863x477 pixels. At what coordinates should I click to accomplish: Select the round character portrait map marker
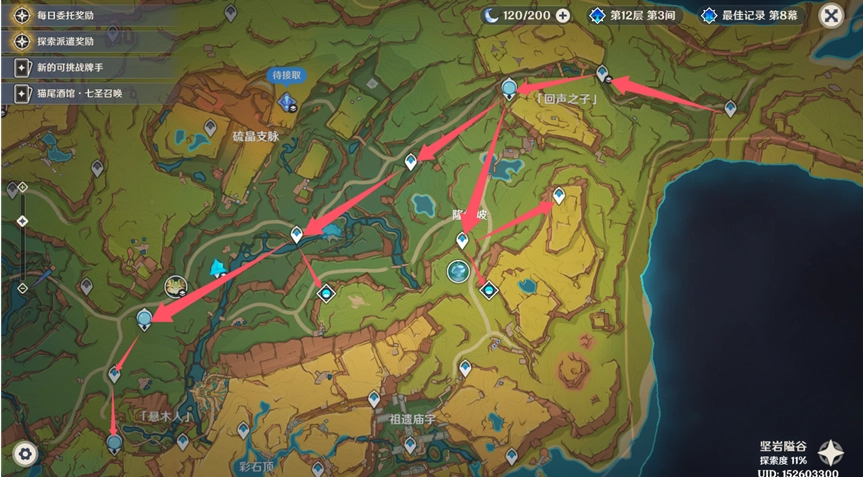click(x=177, y=287)
